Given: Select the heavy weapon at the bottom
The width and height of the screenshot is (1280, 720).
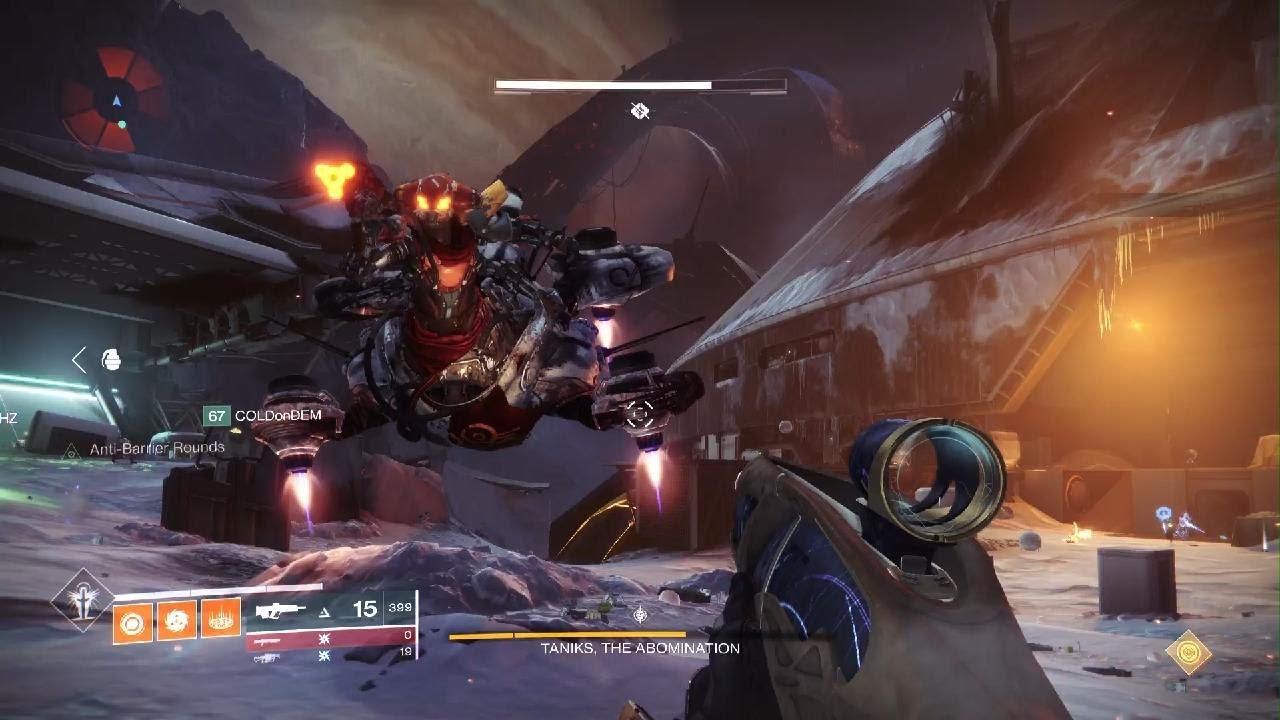Looking at the screenshot, I should (x=330, y=656).
